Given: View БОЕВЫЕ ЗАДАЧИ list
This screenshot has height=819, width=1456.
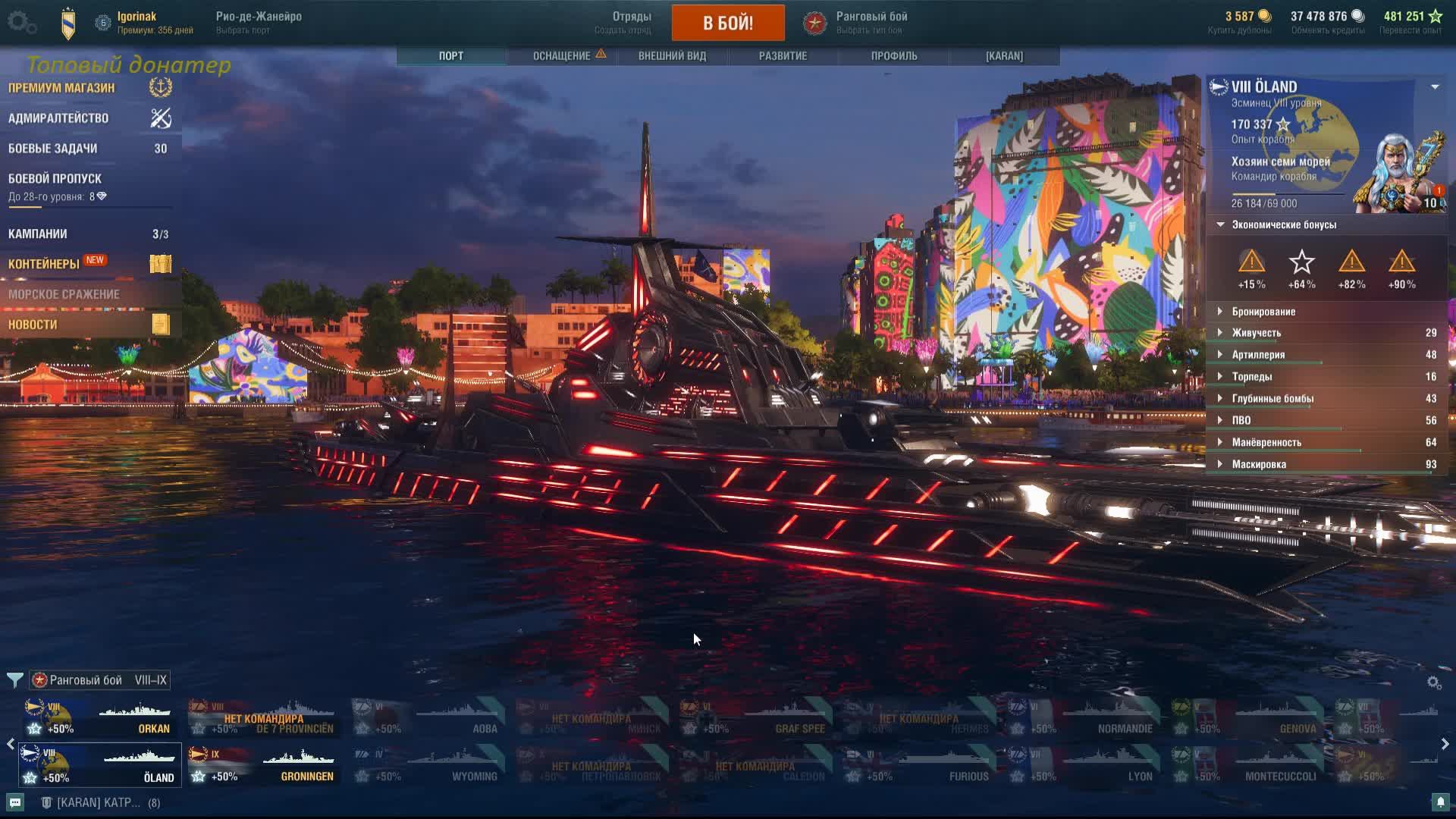Looking at the screenshot, I should click(x=53, y=149).
